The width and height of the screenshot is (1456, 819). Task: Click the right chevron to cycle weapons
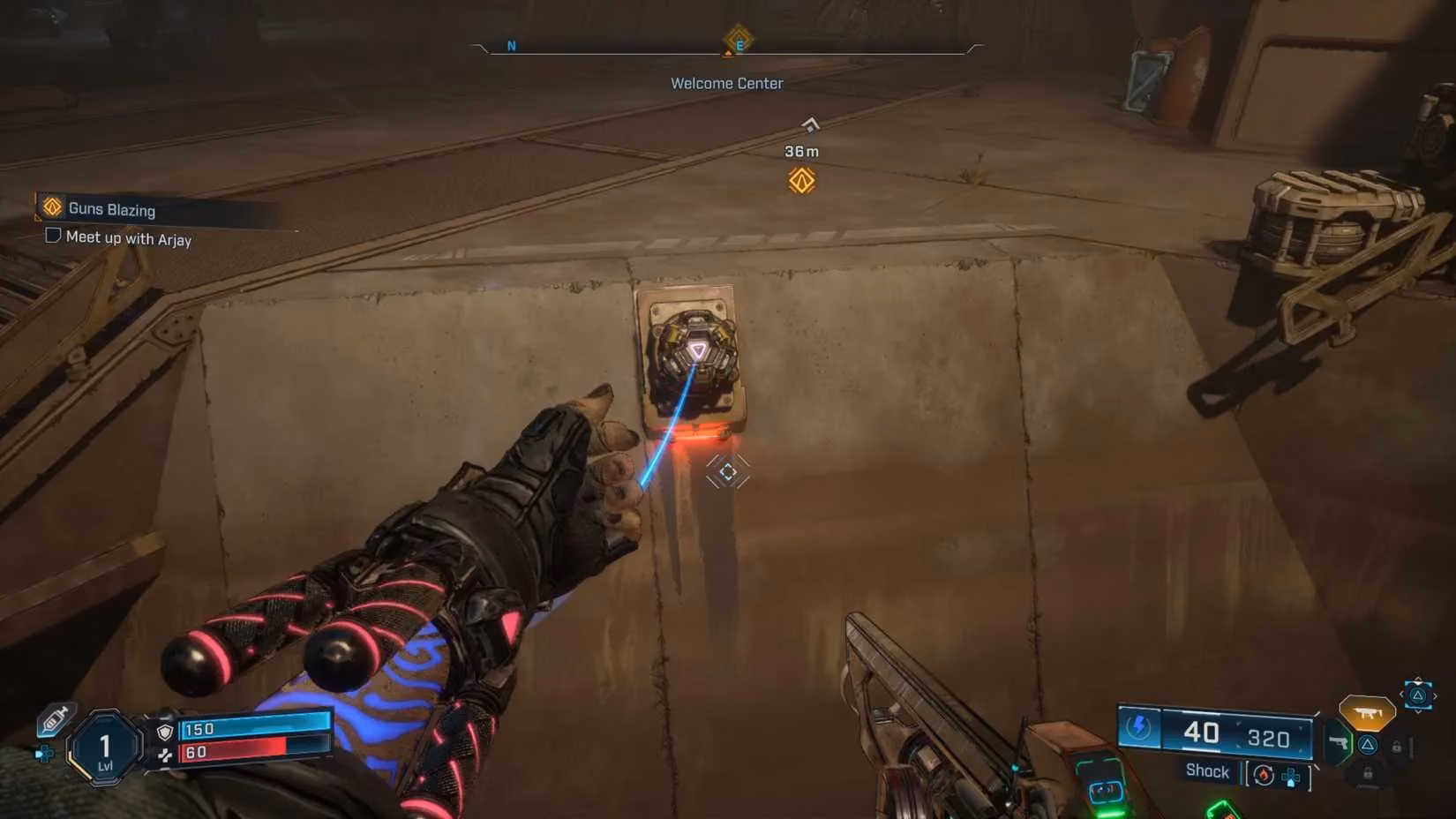(x=1436, y=696)
